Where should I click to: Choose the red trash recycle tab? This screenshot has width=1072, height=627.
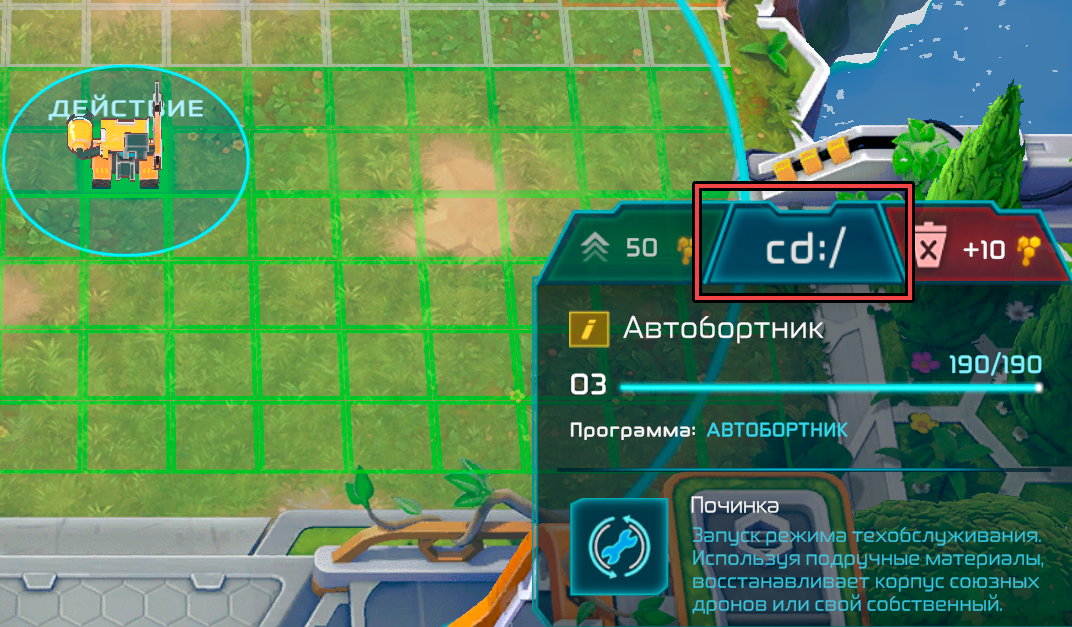985,249
